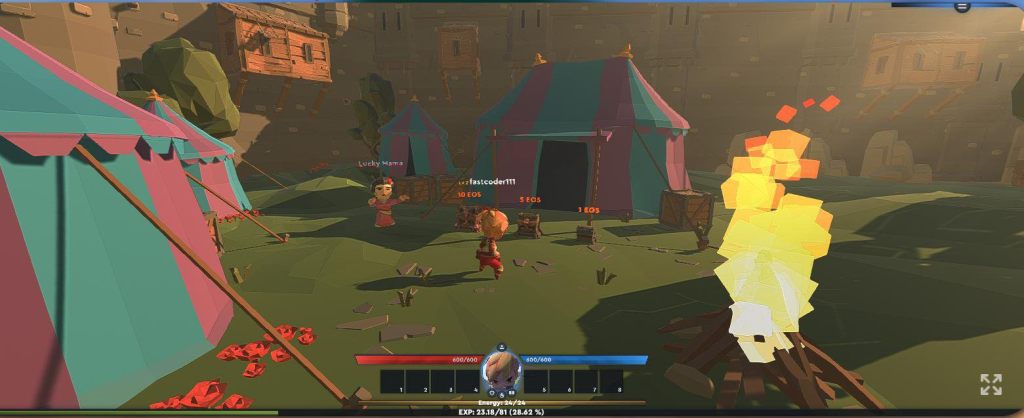This screenshot has width=1024, height=418.
Task: Select hotbar slot number 1
Action: [x=392, y=381]
